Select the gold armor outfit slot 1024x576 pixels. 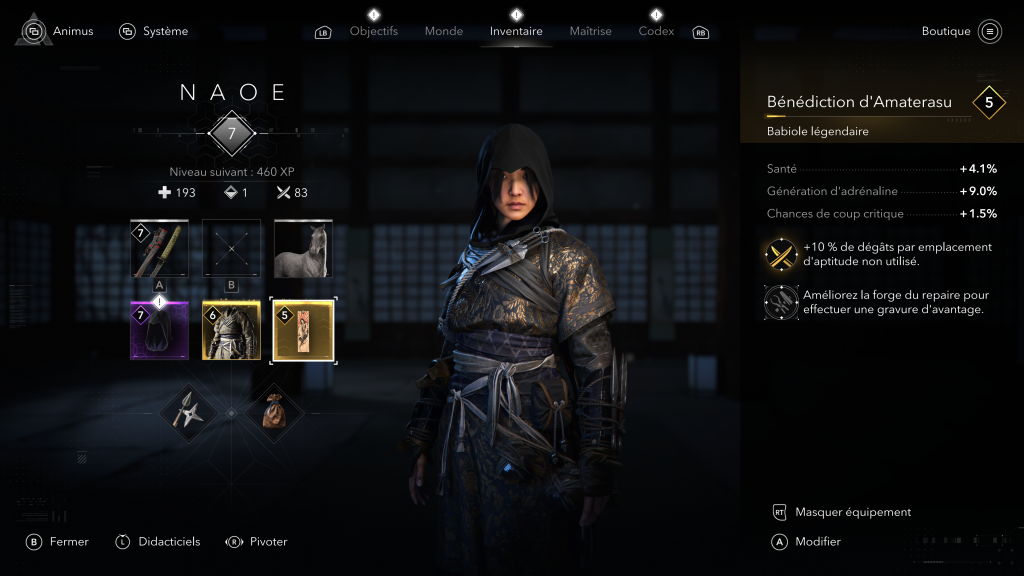[232, 329]
